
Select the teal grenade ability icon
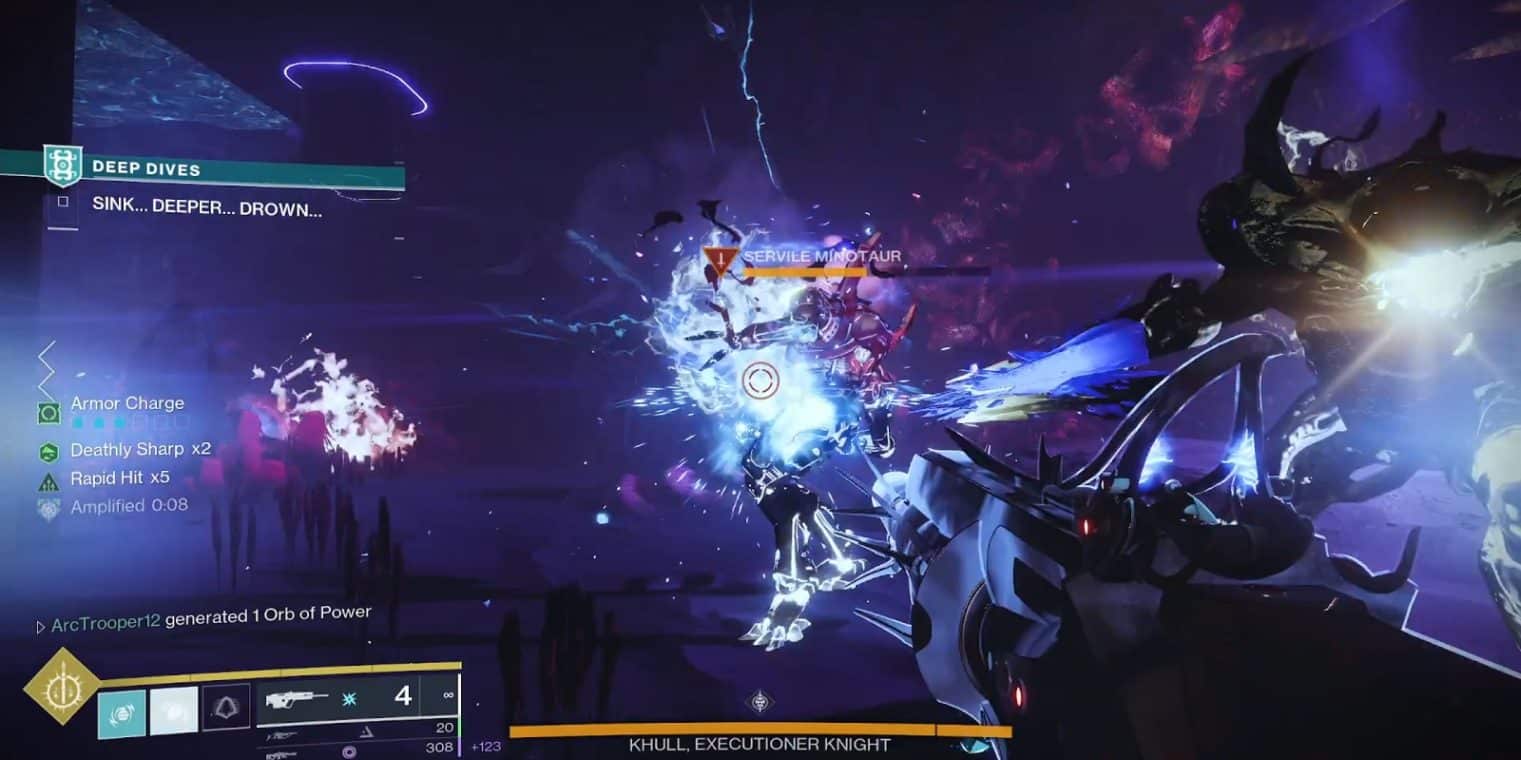click(121, 713)
